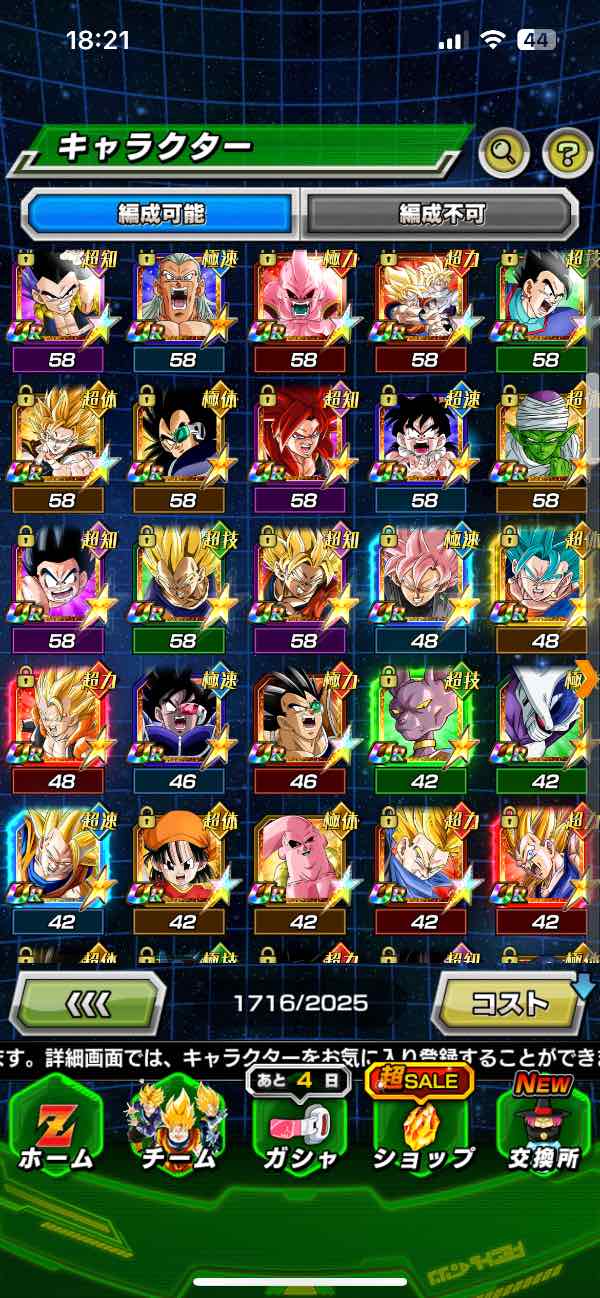This screenshot has width=600, height=1298.
Task: Select the Super Saiyan Blue 極速 card
Action: click(543, 580)
